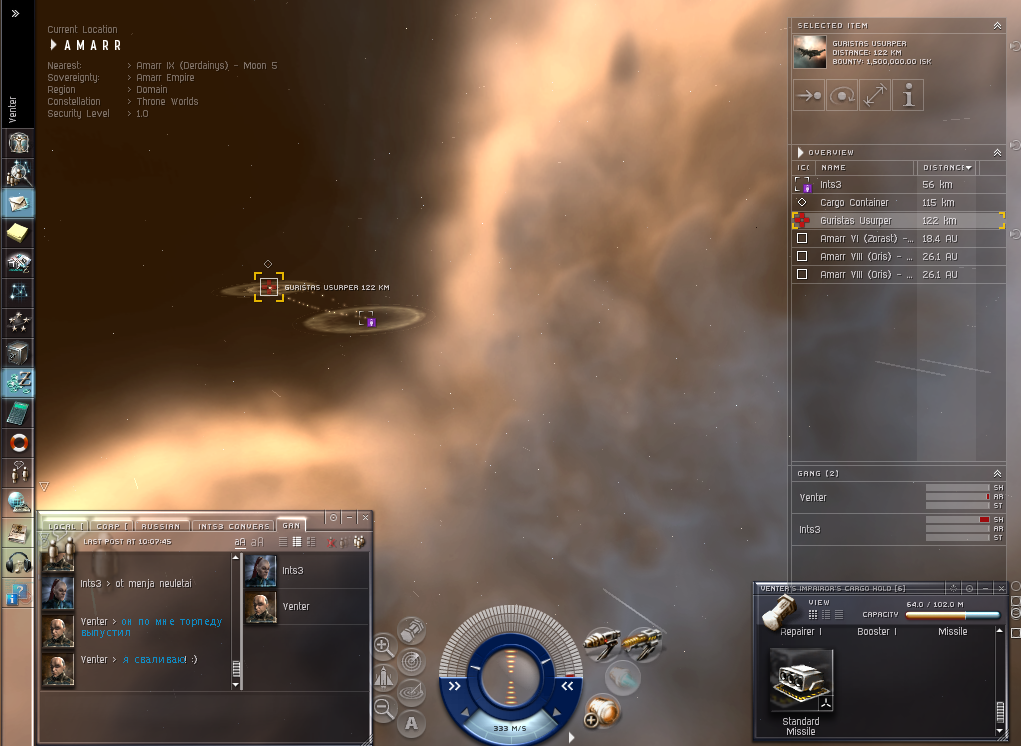Screen dimensions: 1021x746
Task: Click the Keep at Range button
Action: [875, 95]
